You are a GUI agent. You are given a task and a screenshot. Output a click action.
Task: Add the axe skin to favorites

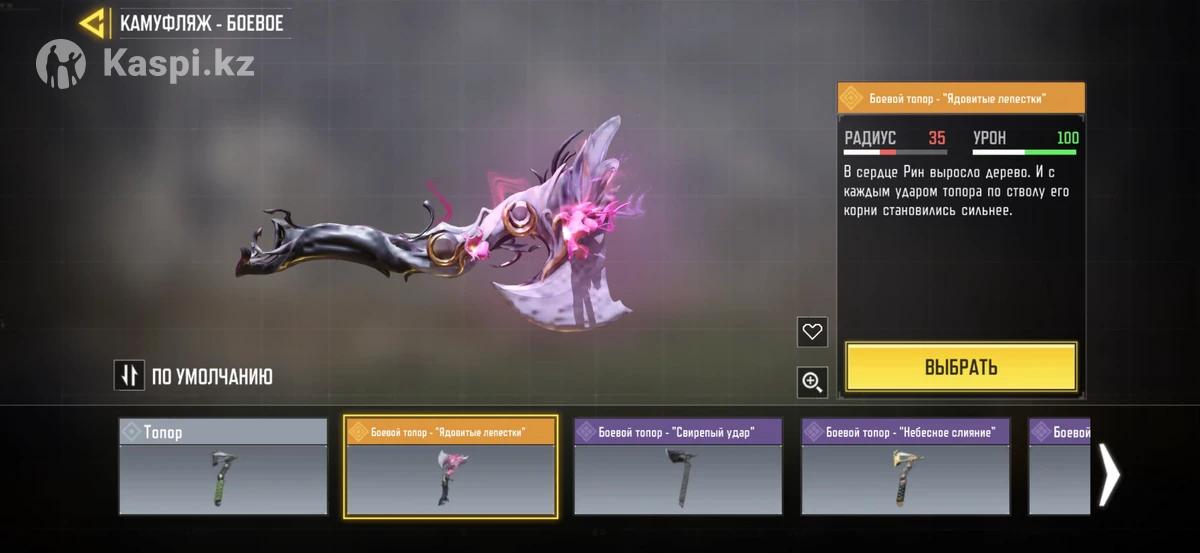coord(812,332)
